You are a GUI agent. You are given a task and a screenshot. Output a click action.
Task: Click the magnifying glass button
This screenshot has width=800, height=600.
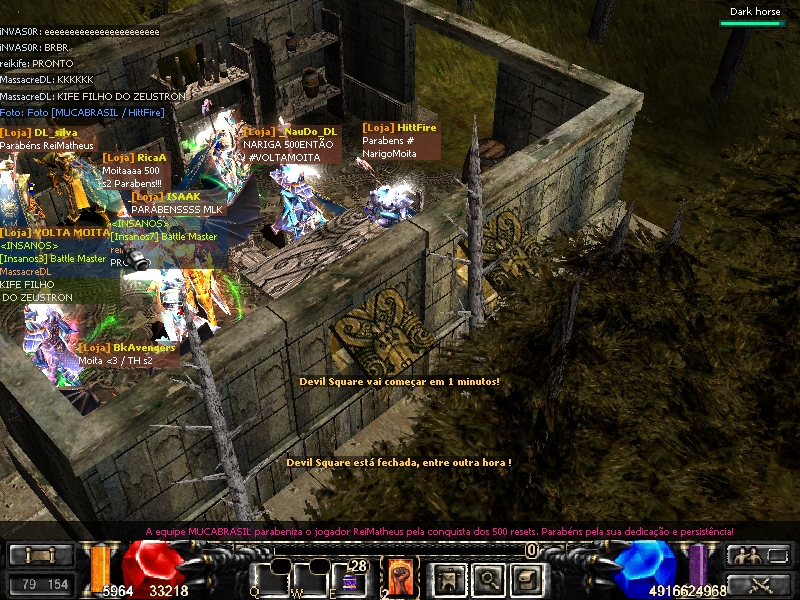[488, 577]
